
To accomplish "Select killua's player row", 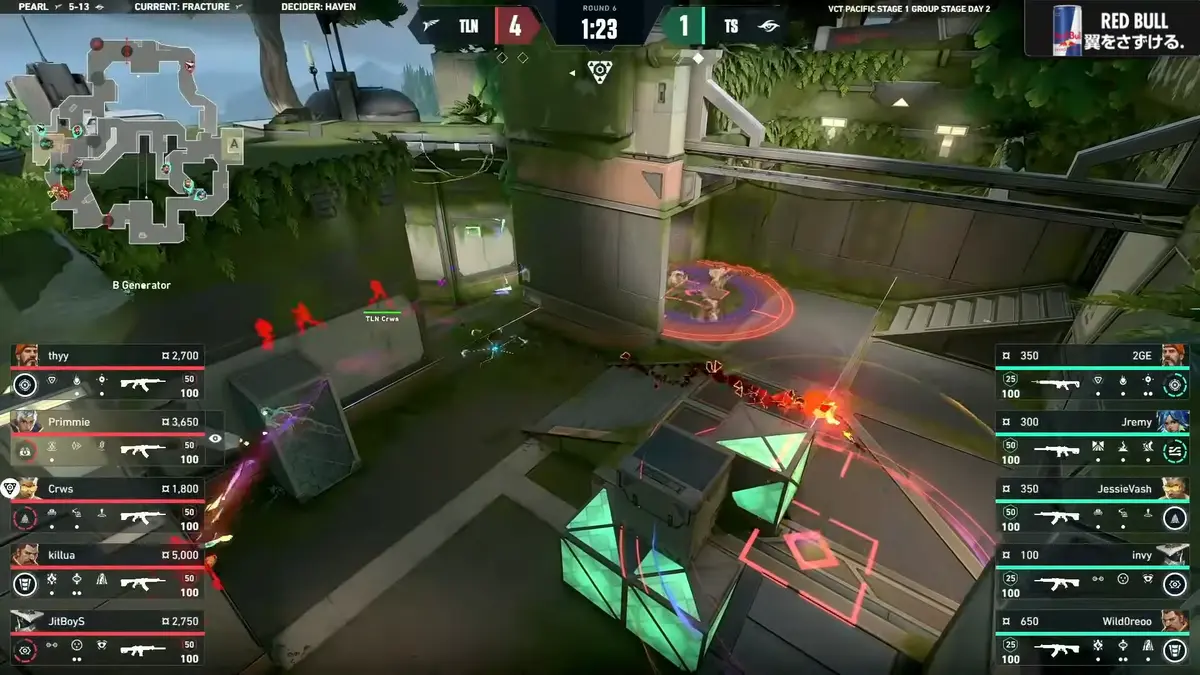I will point(108,569).
